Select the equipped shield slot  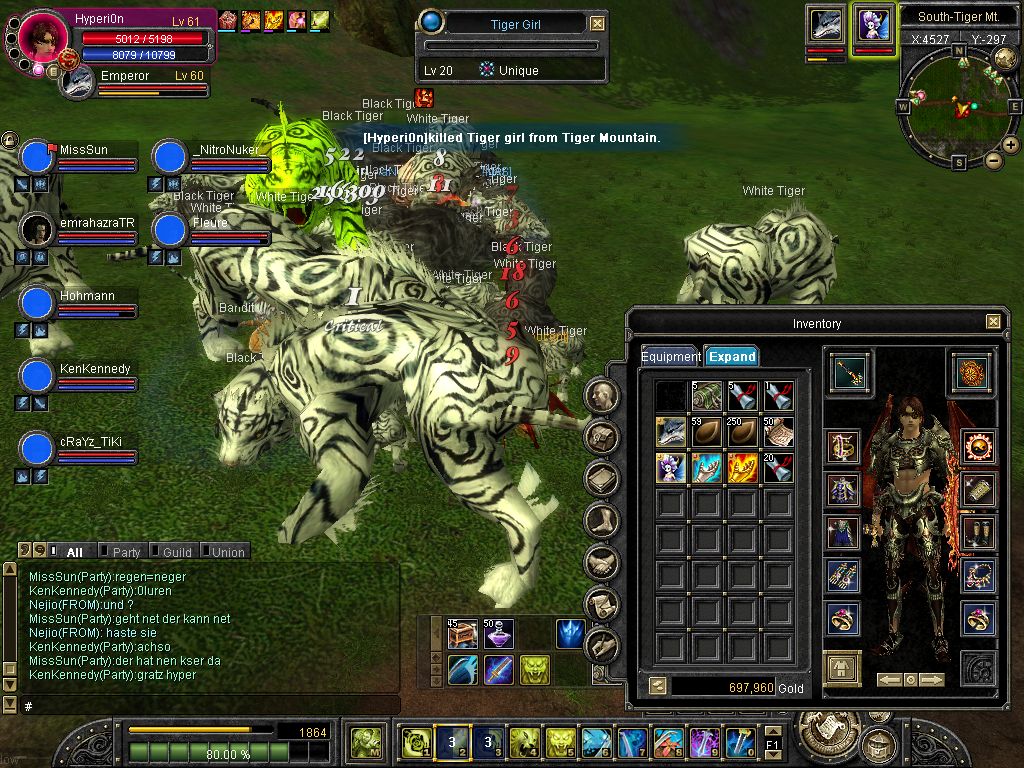[x=970, y=372]
